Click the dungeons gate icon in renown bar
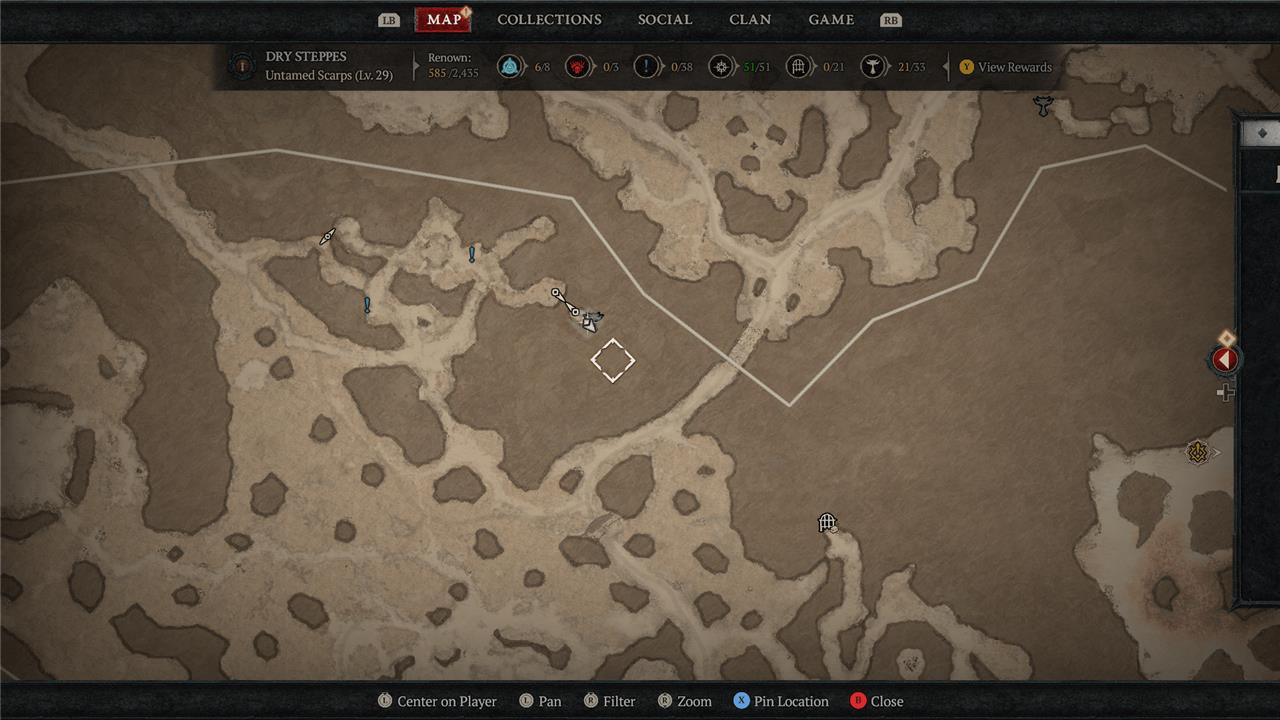The width and height of the screenshot is (1280, 720). (x=798, y=67)
